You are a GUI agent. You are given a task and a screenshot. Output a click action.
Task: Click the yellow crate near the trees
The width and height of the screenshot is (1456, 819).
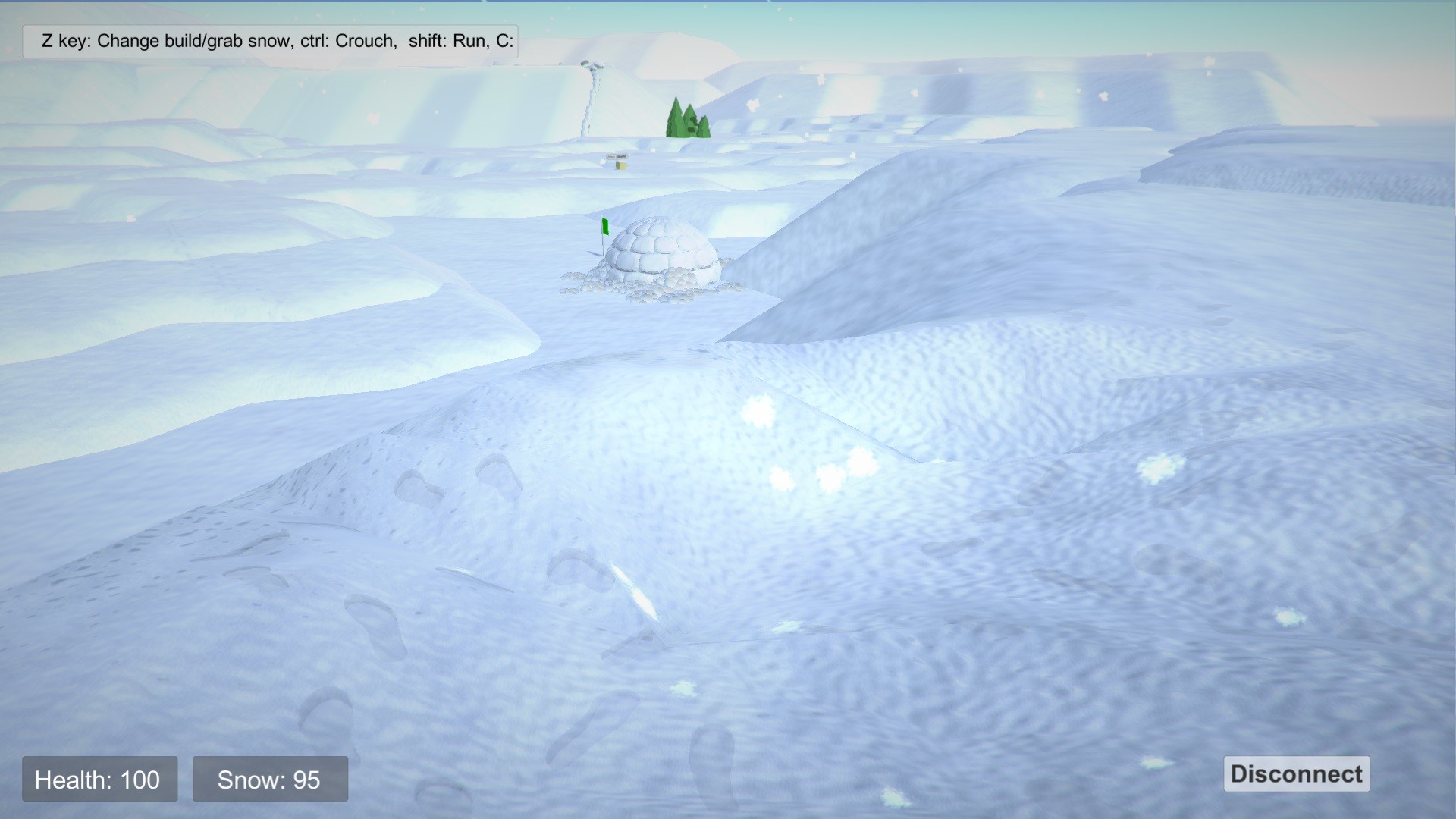click(x=620, y=165)
